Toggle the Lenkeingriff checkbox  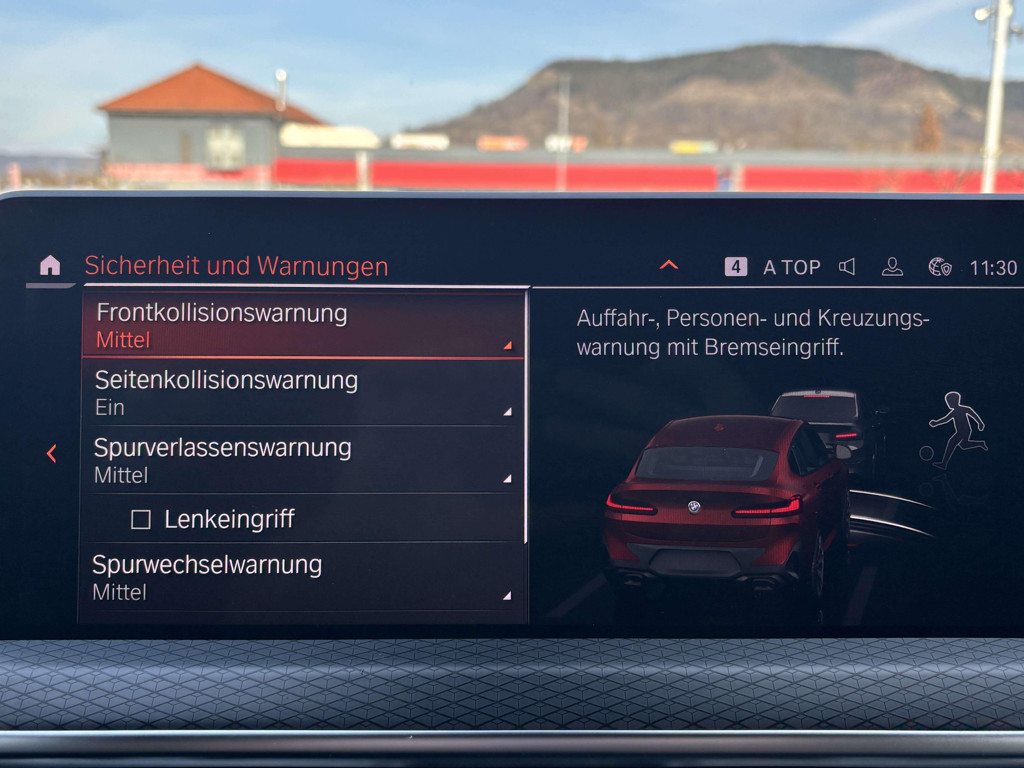[141, 520]
